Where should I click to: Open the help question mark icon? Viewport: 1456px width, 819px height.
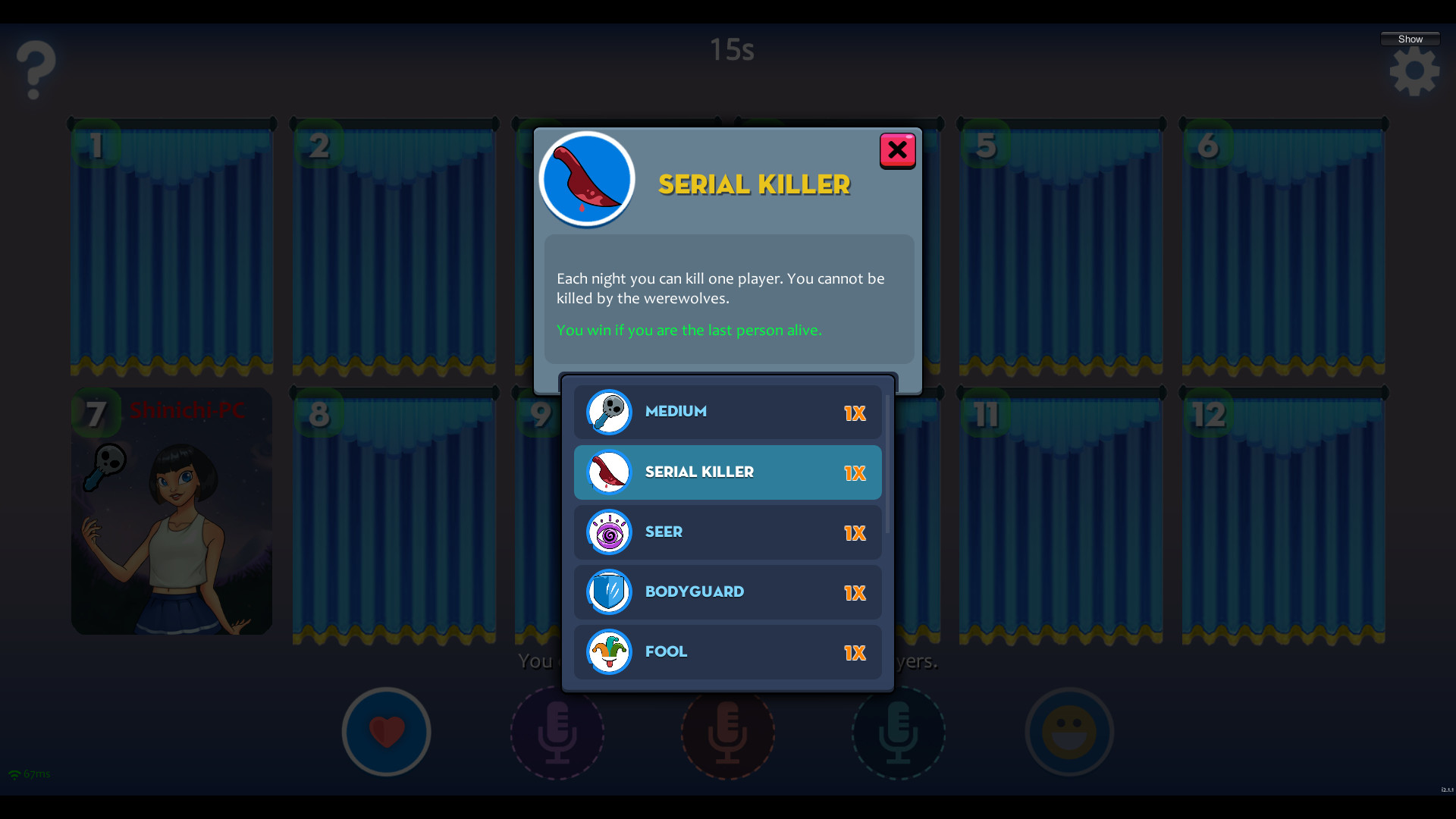[33, 70]
